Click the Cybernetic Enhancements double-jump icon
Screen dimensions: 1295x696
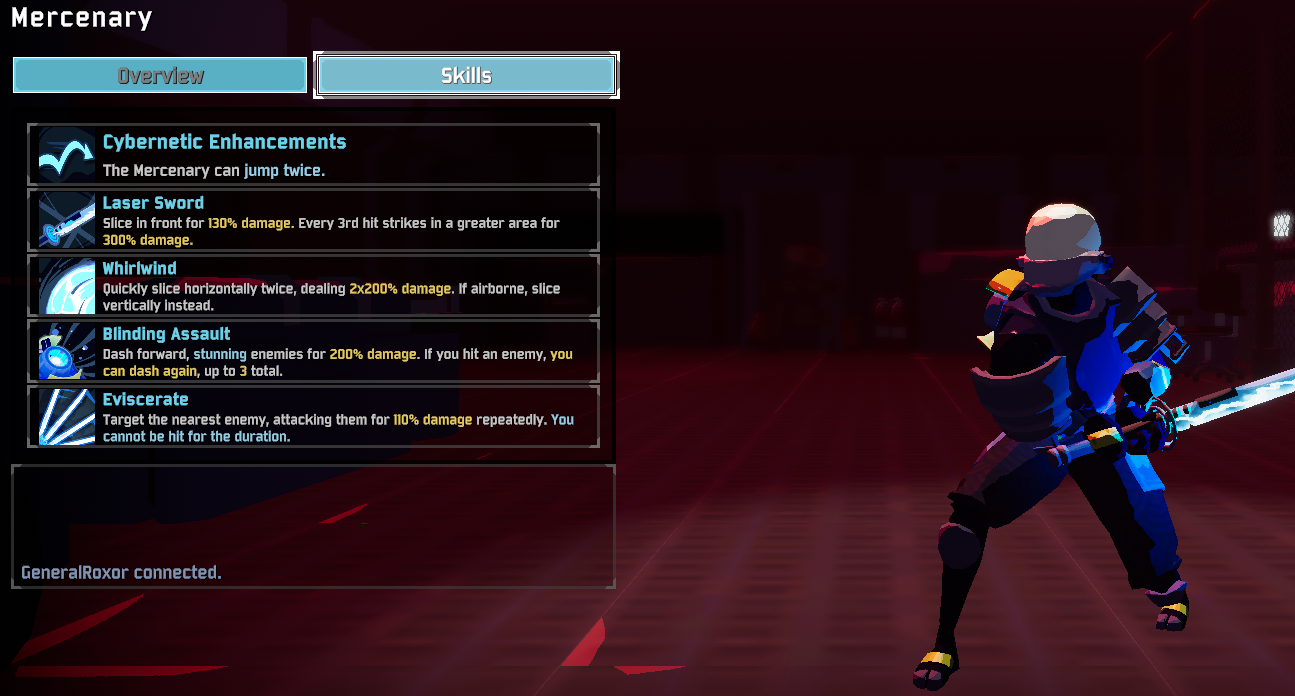(x=67, y=155)
